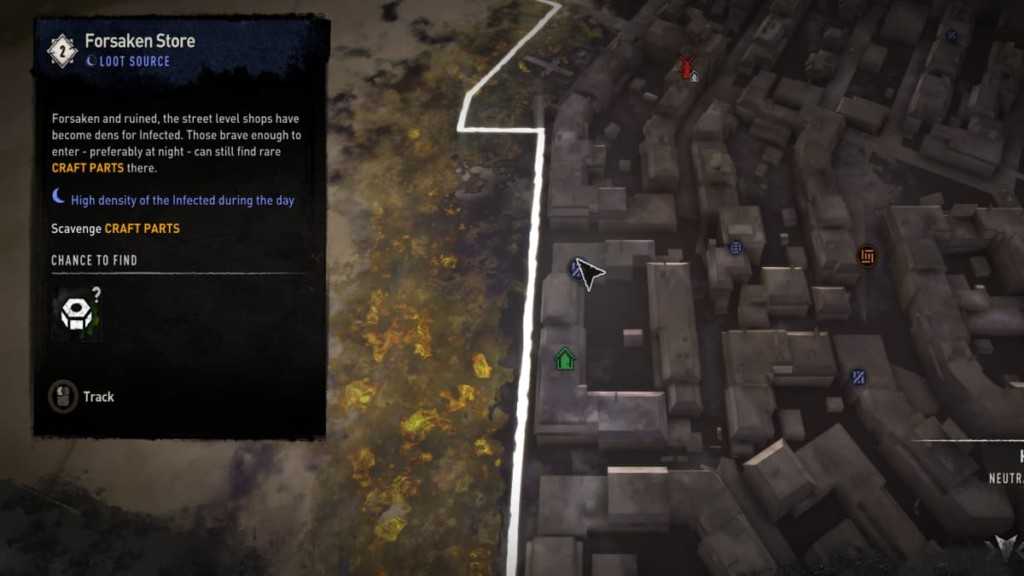
Task: Click the Forsaken Store marker under the cursor
Action: point(577,268)
